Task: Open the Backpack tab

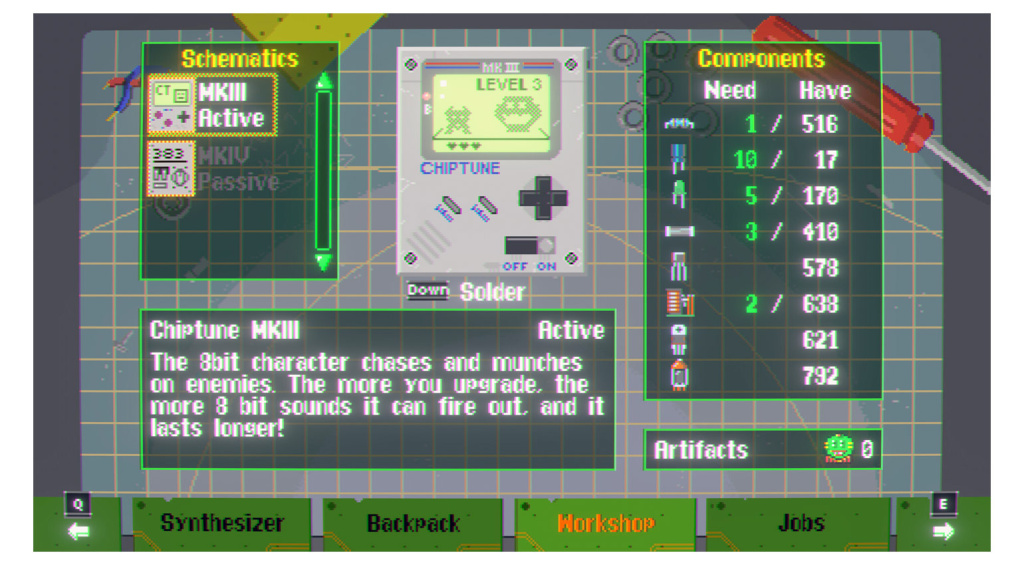Action: [x=413, y=523]
